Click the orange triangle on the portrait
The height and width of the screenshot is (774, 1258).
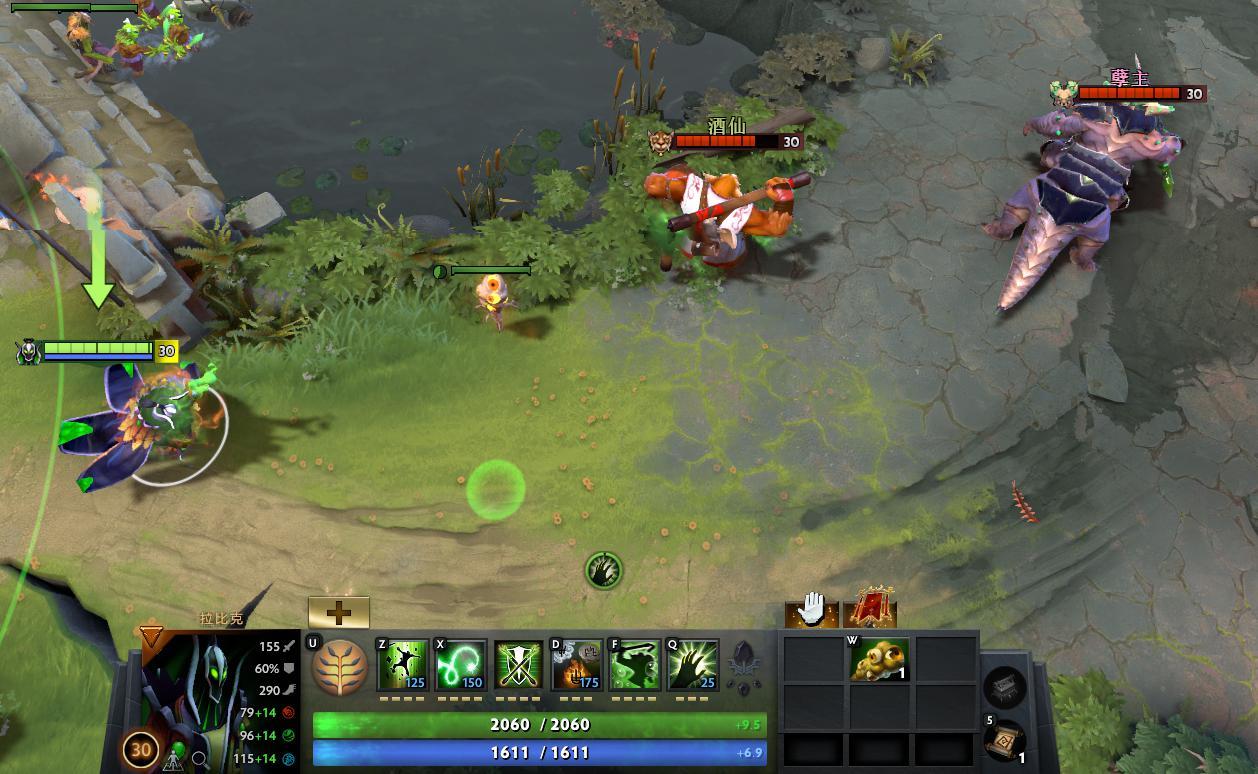[x=152, y=636]
